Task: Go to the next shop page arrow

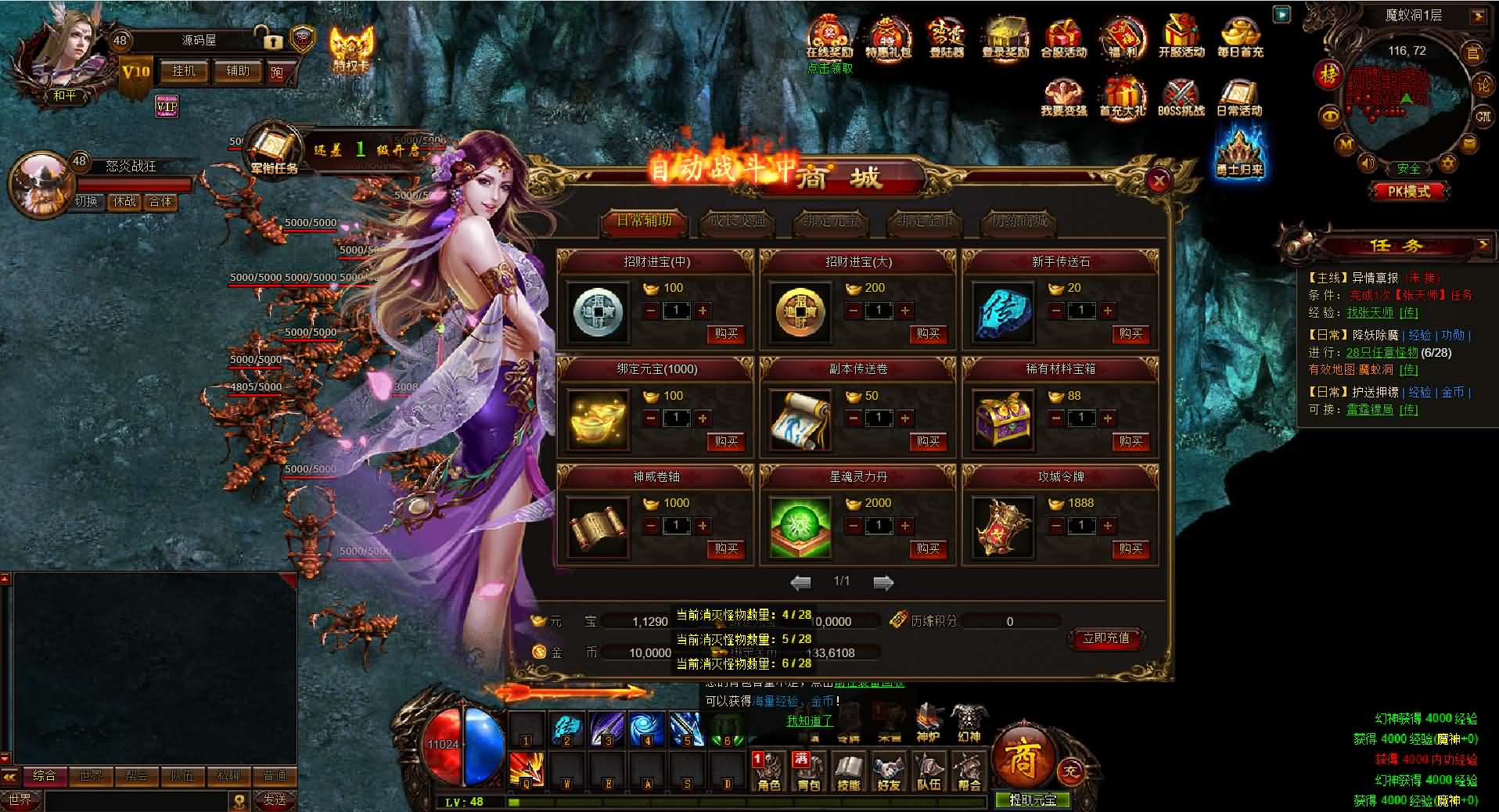Action: tap(883, 582)
